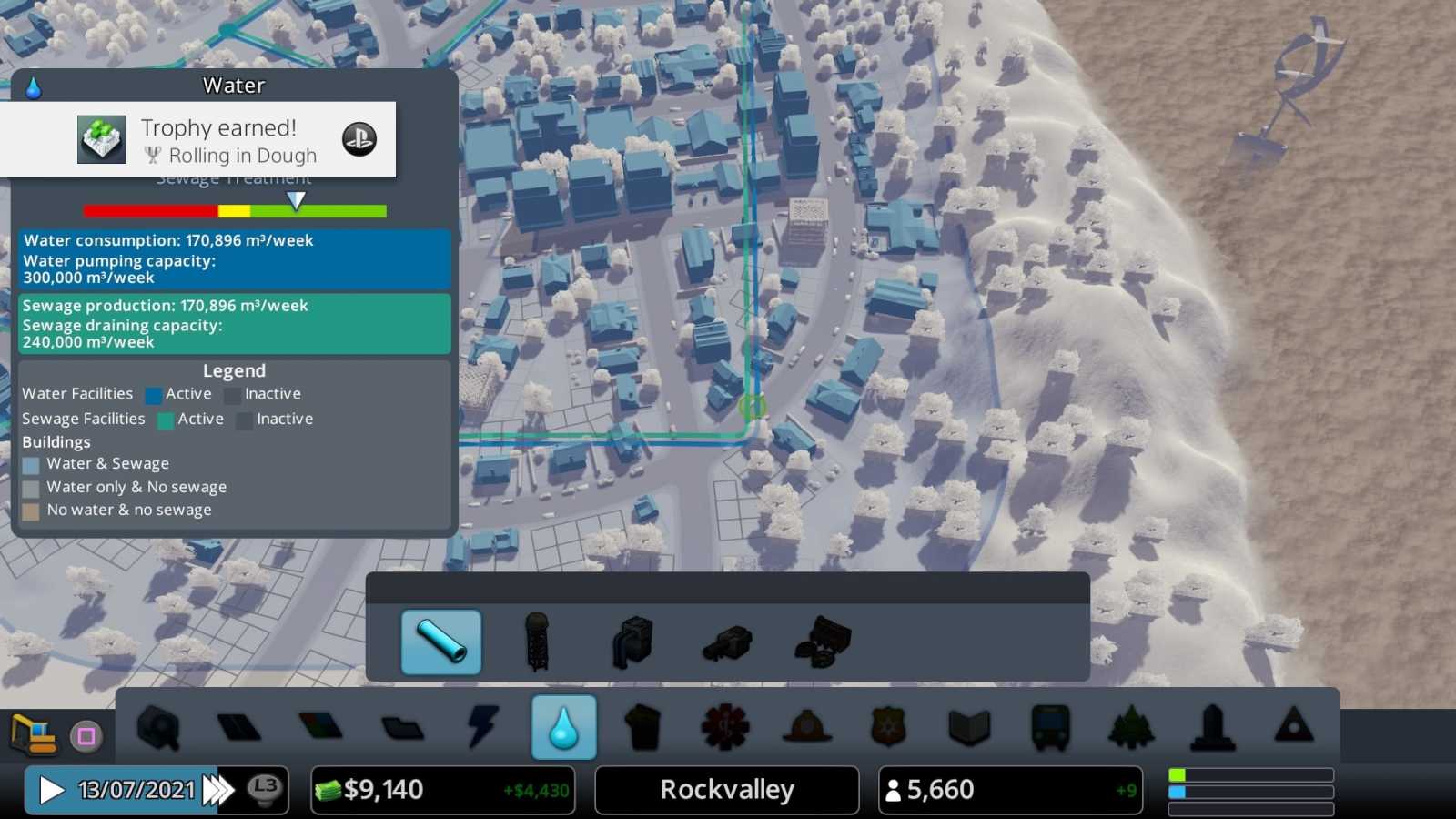Click the fast-forward speed chevrons

point(216,790)
